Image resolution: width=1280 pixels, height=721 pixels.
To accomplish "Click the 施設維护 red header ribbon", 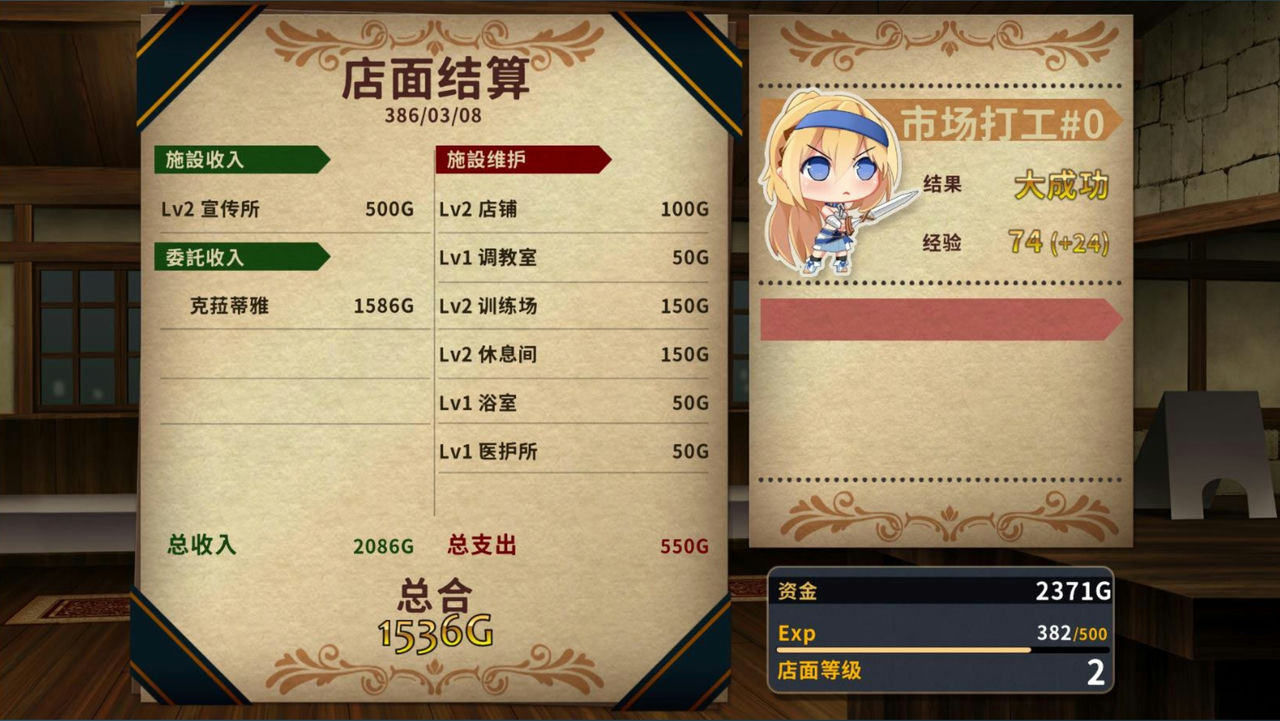I will (x=520, y=159).
